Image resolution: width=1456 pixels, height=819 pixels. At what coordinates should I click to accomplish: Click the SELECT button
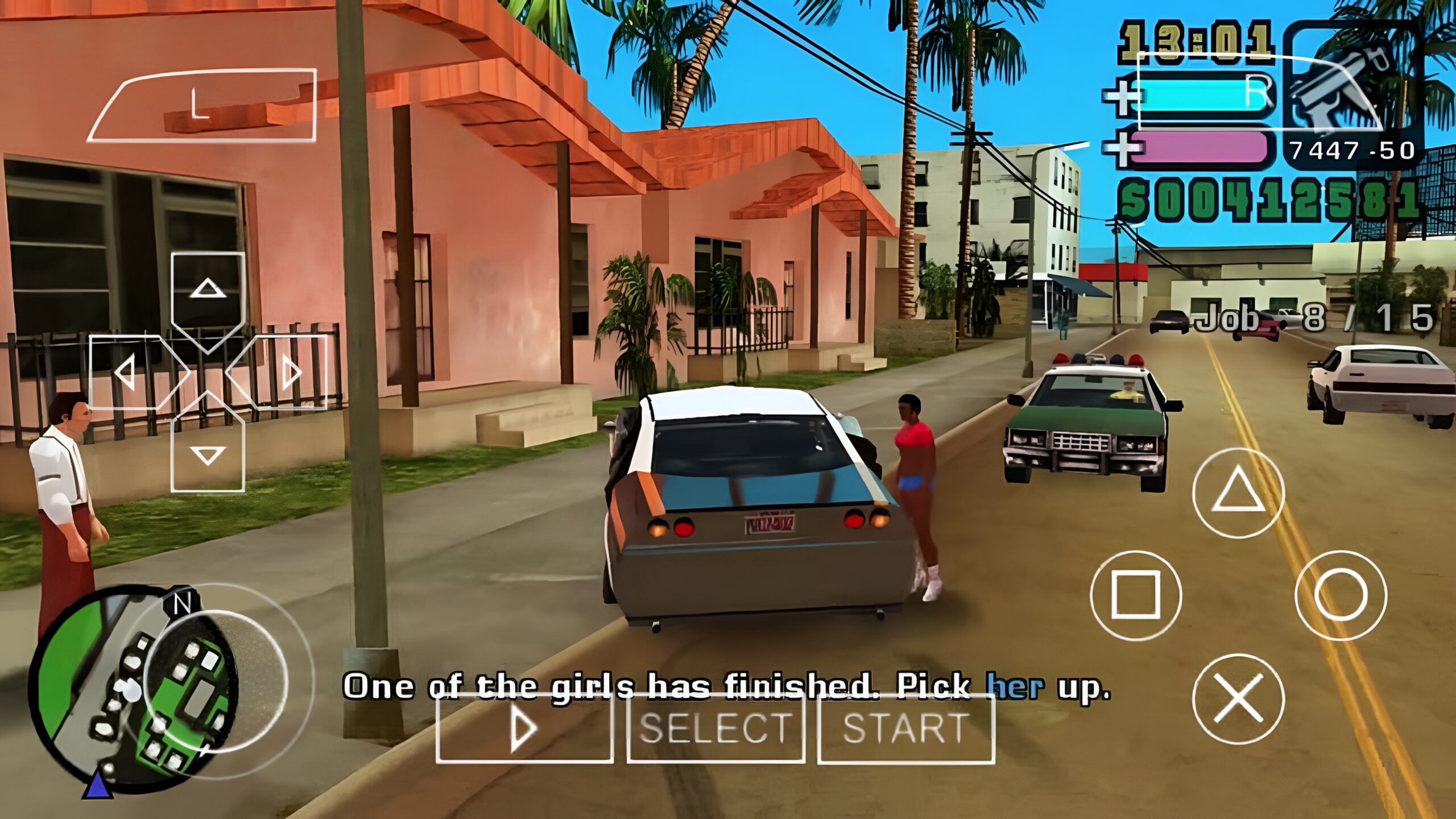pos(715,728)
